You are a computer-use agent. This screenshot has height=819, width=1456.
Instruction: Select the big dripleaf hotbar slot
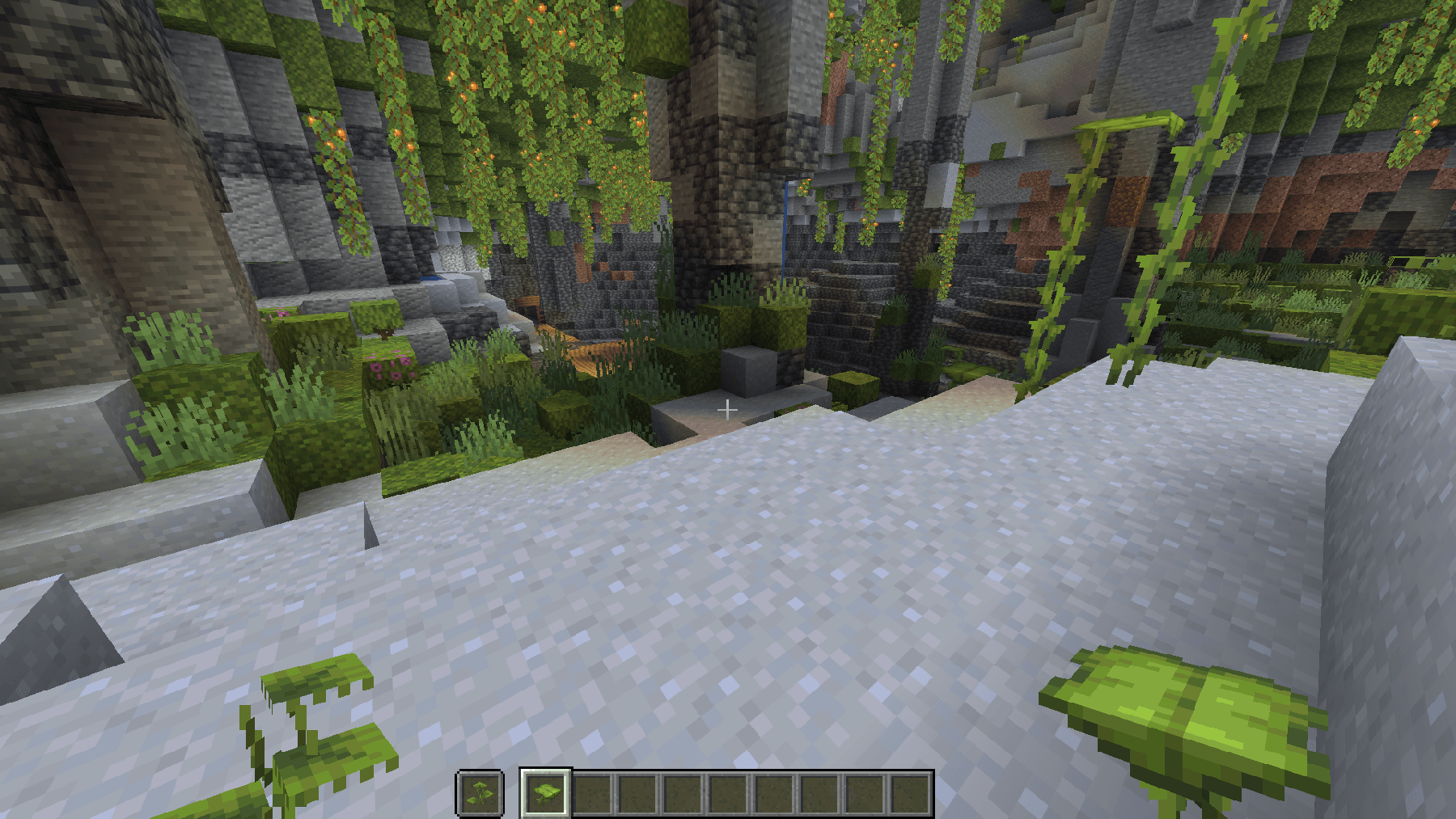pyautogui.click(x=546, y=792)
